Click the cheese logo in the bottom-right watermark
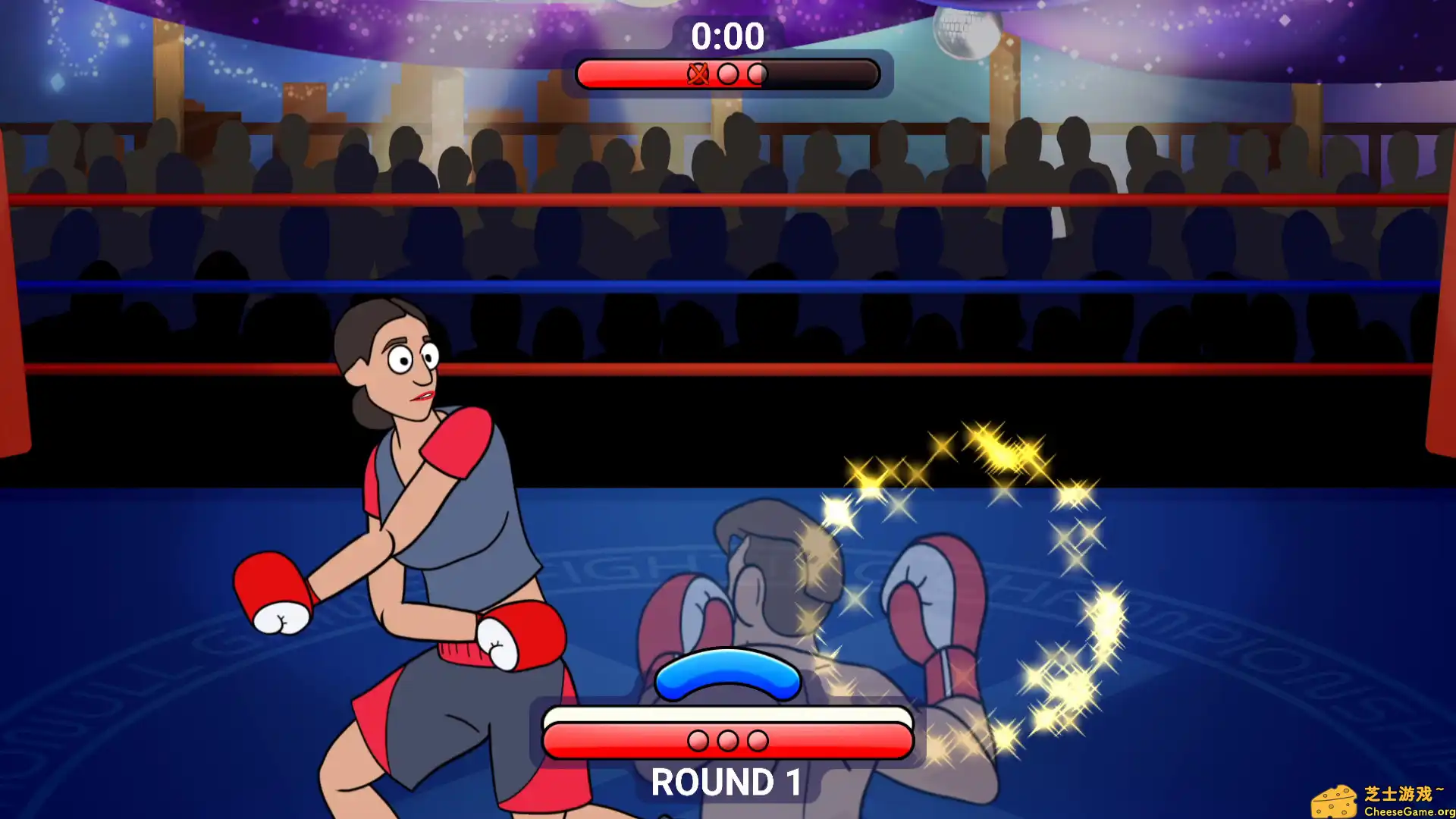The height and width of the screenshot is (819, 1456). point(1333,802)
